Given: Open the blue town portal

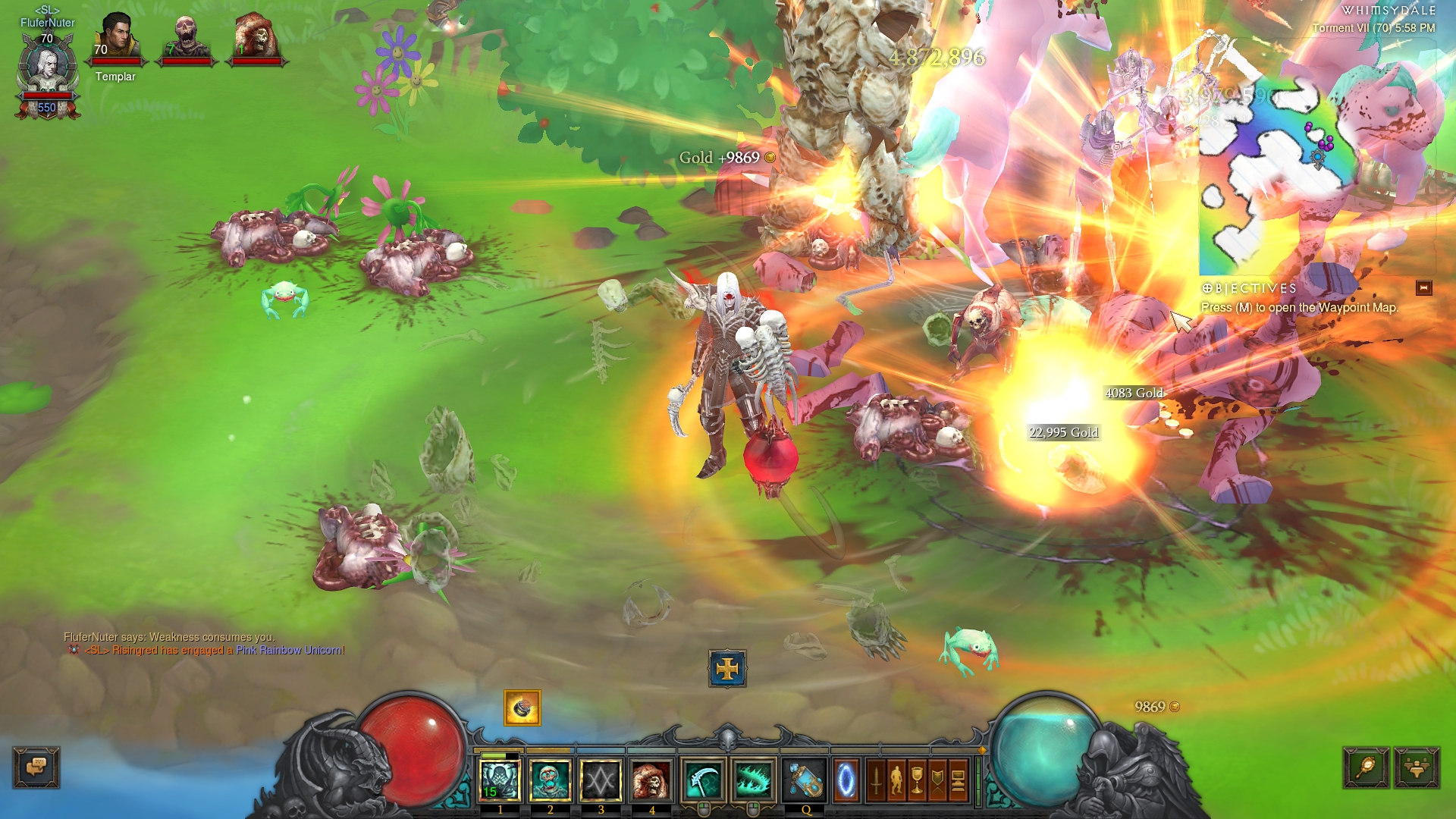Looking at the screenshot, I should [846, 780].
